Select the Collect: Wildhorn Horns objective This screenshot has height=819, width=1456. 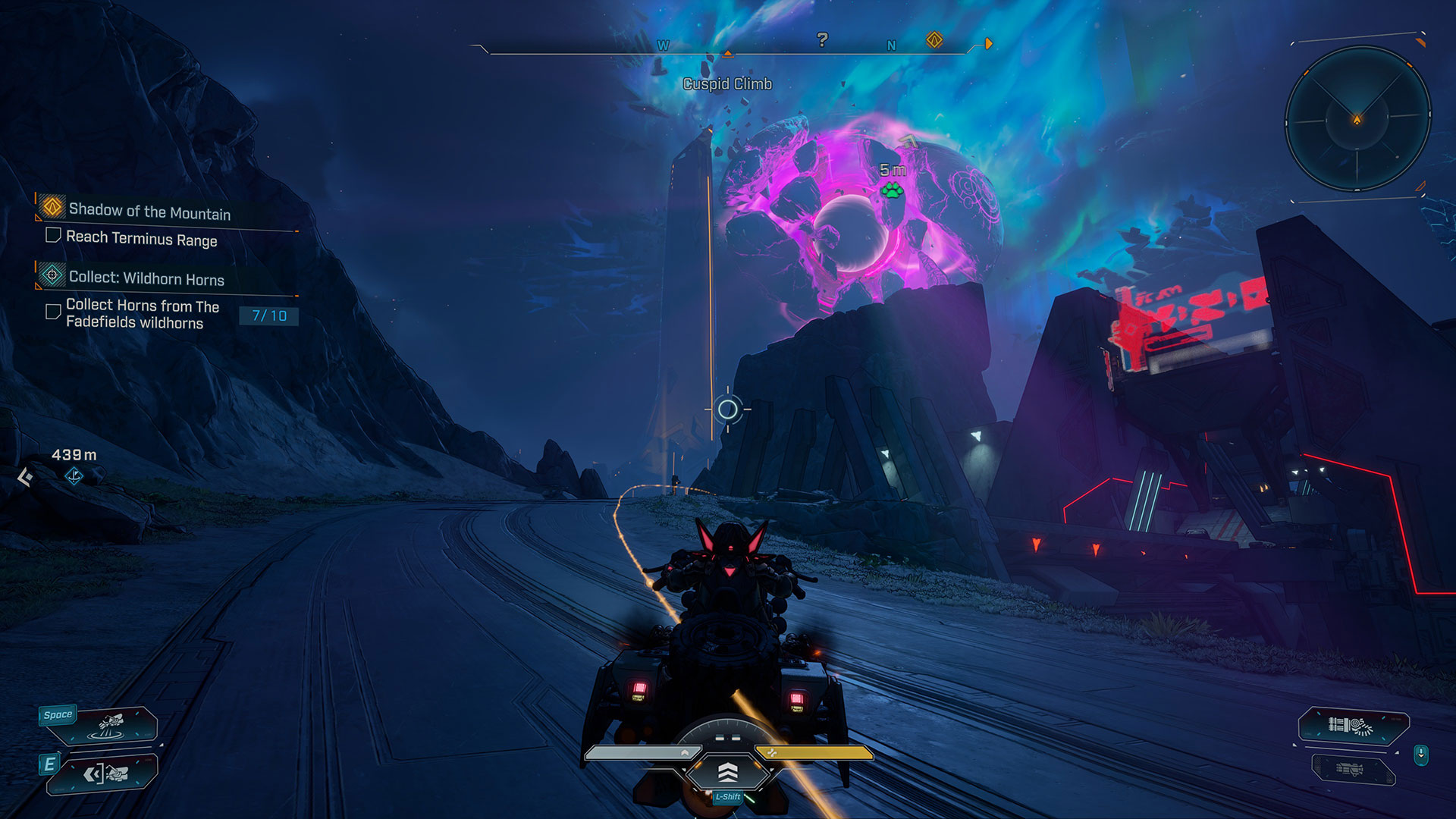[x=146, y=278]
